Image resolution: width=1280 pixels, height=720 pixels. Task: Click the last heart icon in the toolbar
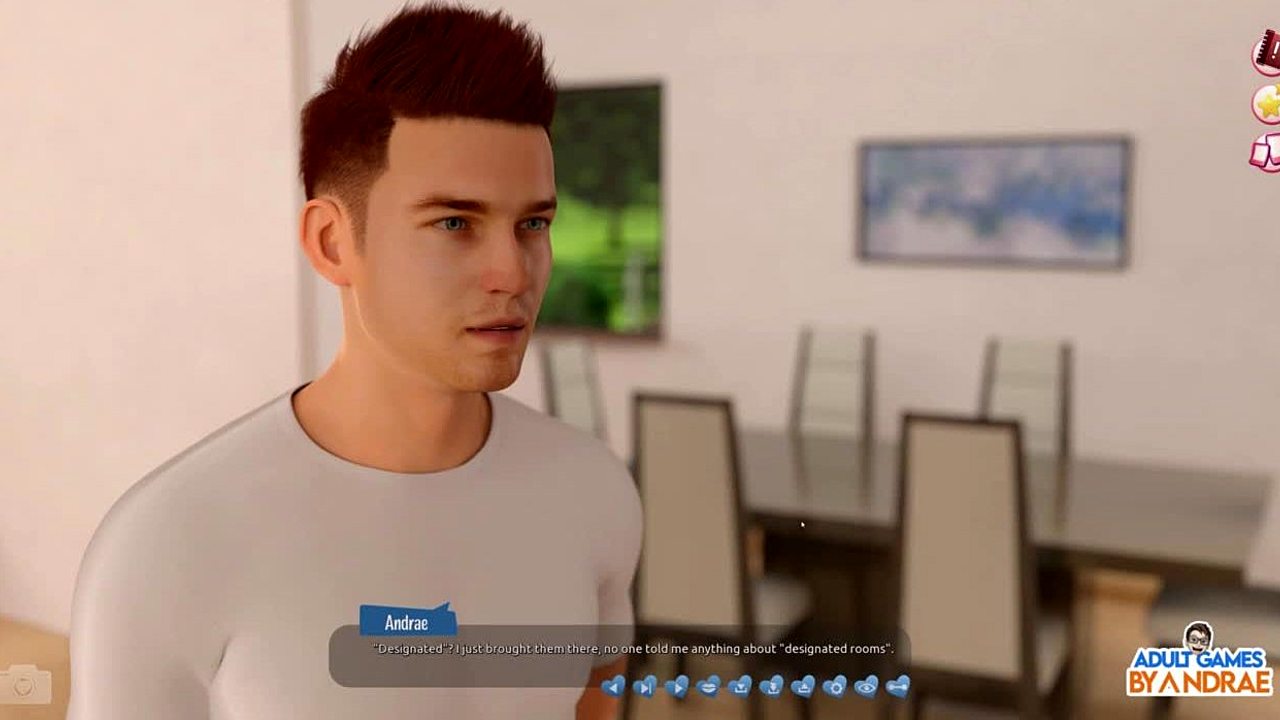[898, 685]
